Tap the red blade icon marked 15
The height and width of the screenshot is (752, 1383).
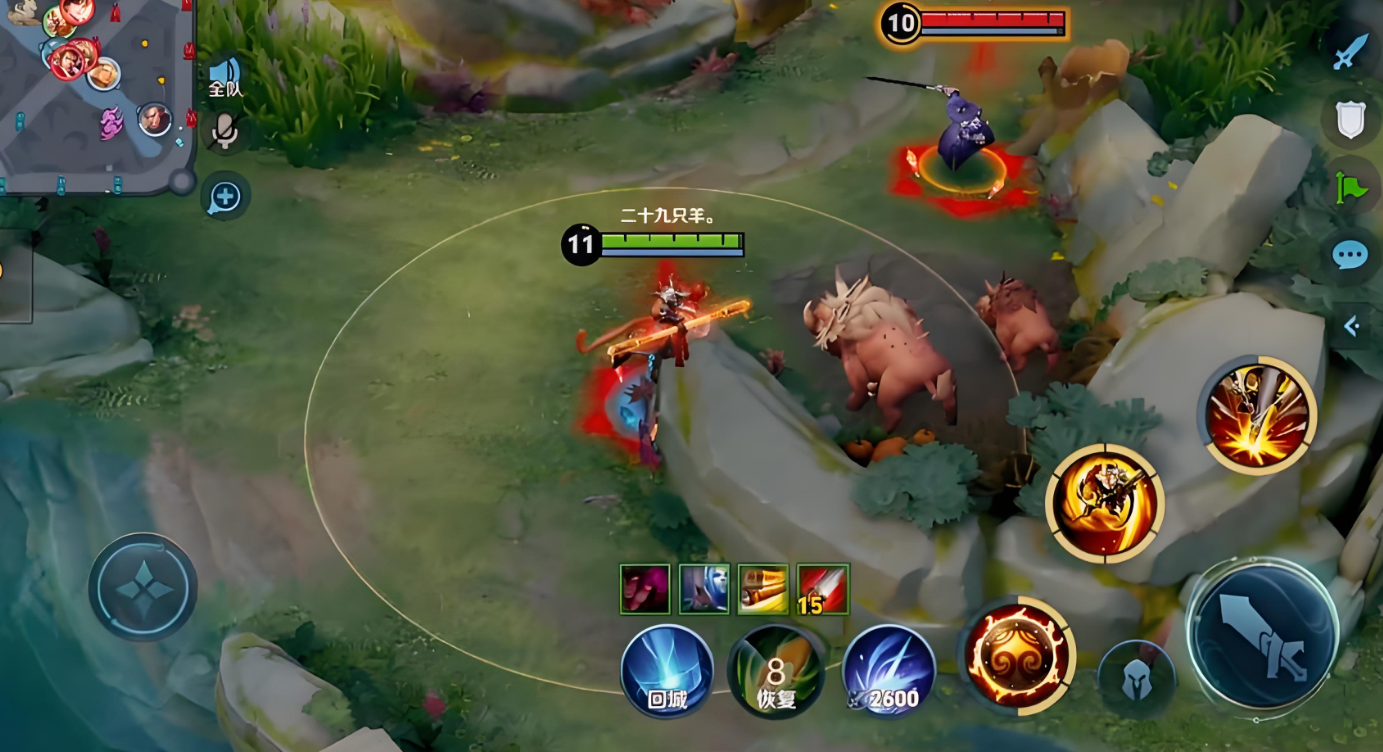[823, 588]
